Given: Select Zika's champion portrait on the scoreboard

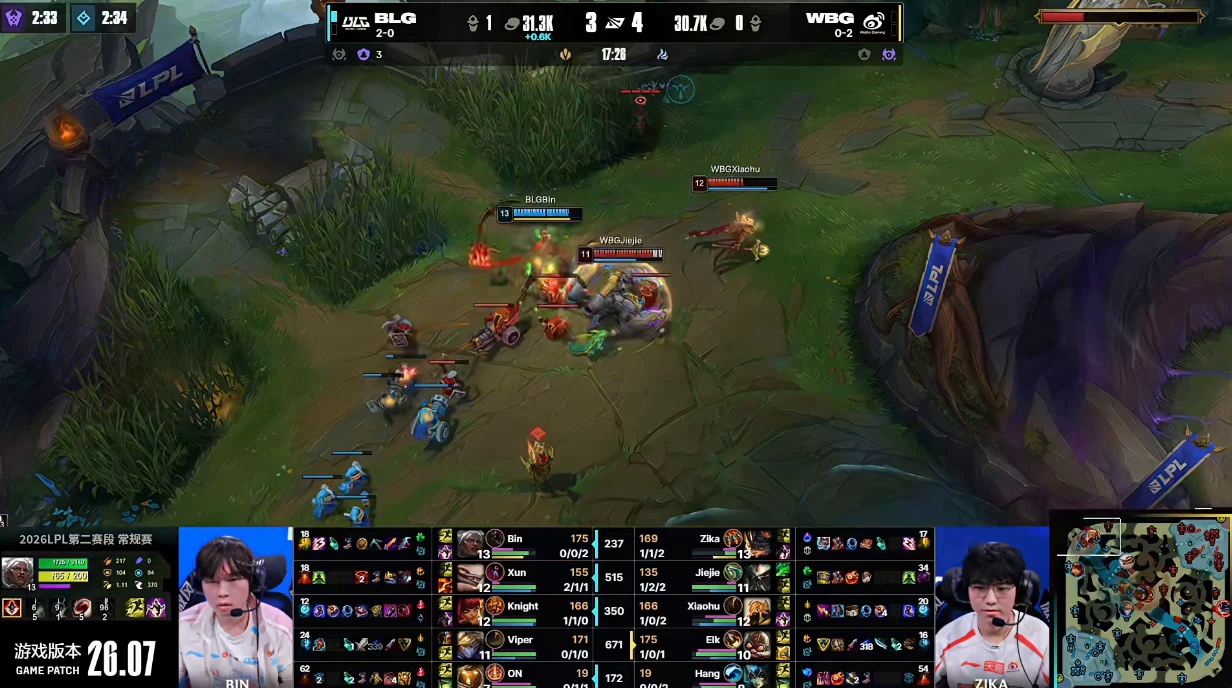Looking at the screenshot, I should (x=757, y=543).
